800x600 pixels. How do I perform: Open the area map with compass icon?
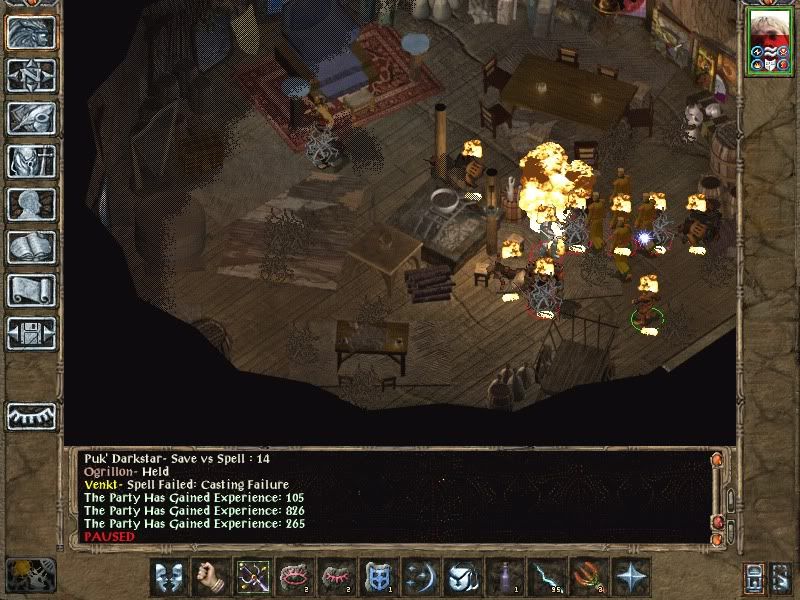31,75
